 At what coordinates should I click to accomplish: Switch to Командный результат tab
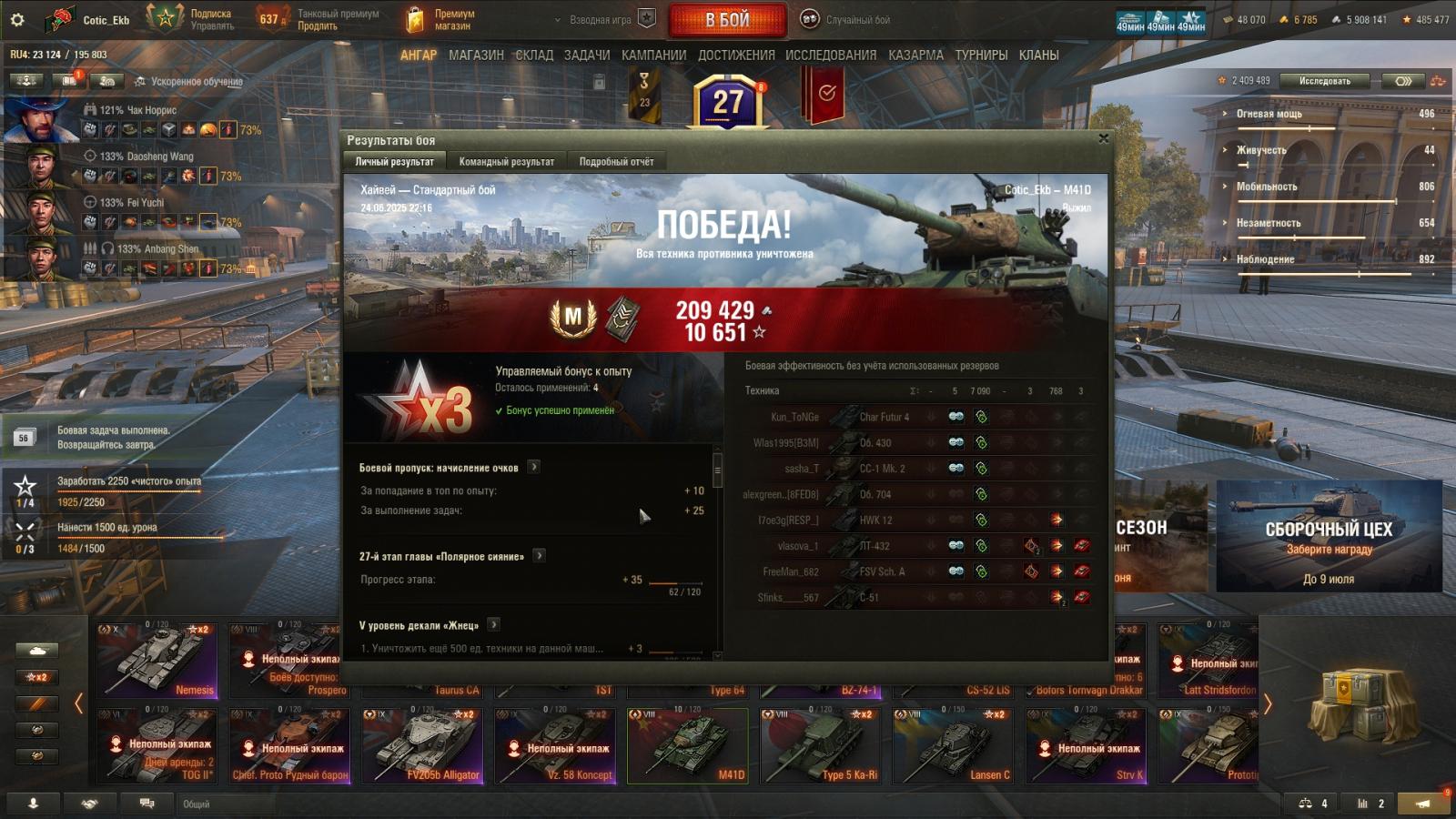pyautogui.click(x=506, y=162)
